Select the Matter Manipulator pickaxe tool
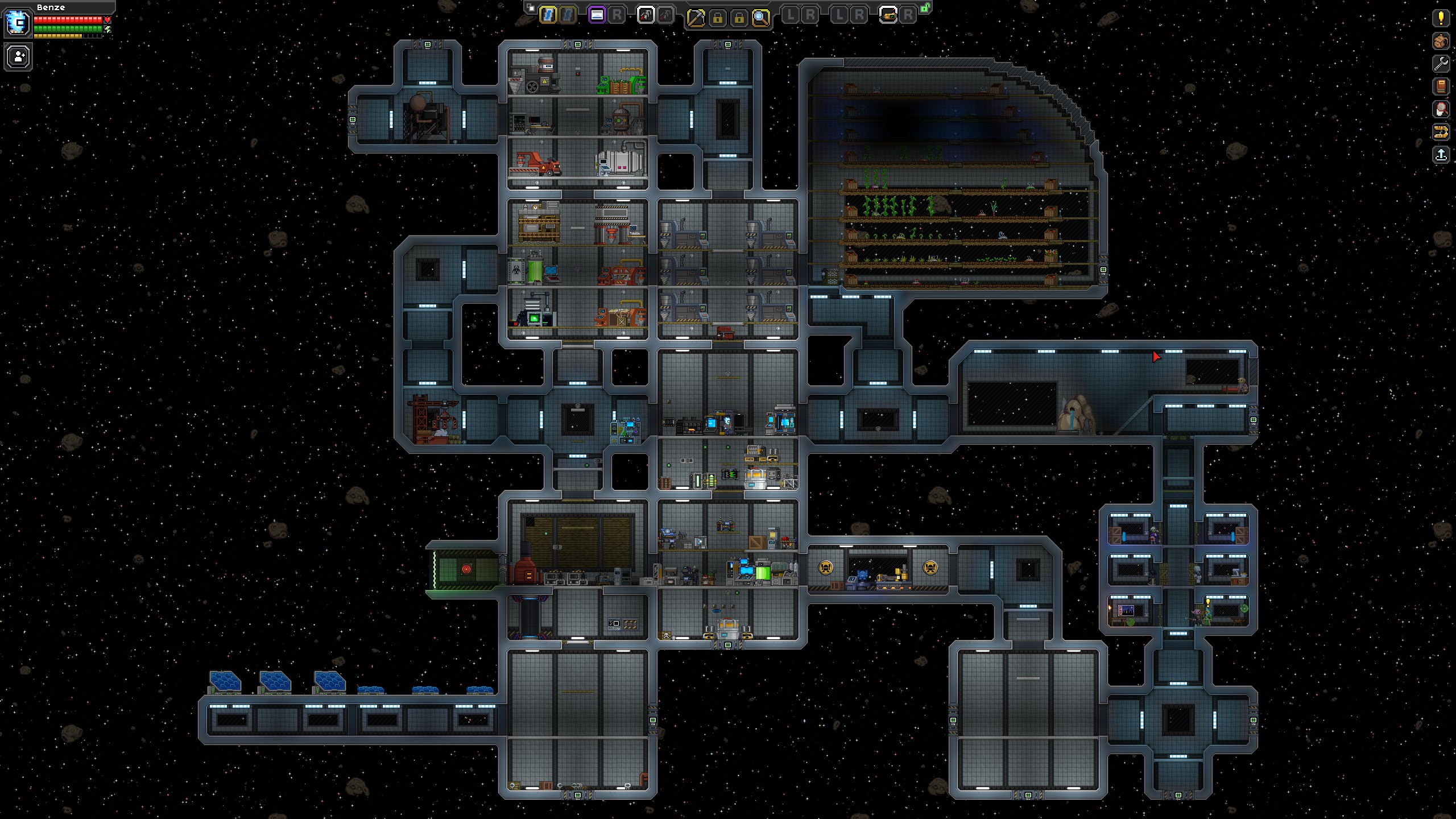Image resolution: width=1456 pixels, height=819 pixels. 697,17
